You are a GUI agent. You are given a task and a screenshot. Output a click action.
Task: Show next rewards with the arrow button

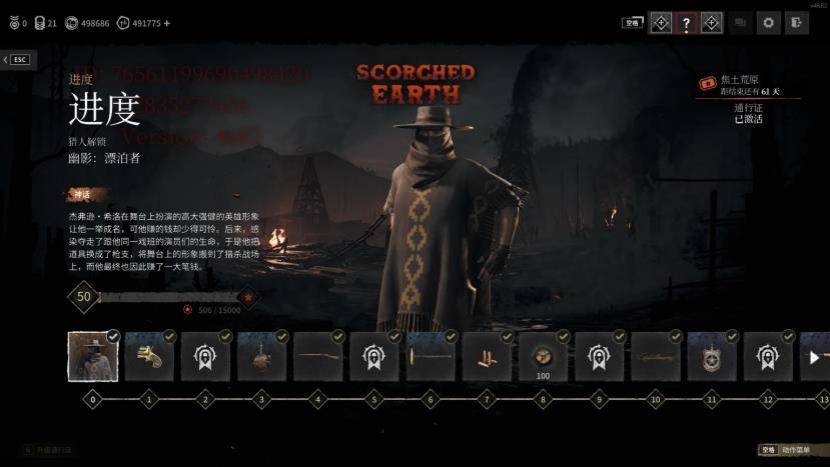(814, 357)
